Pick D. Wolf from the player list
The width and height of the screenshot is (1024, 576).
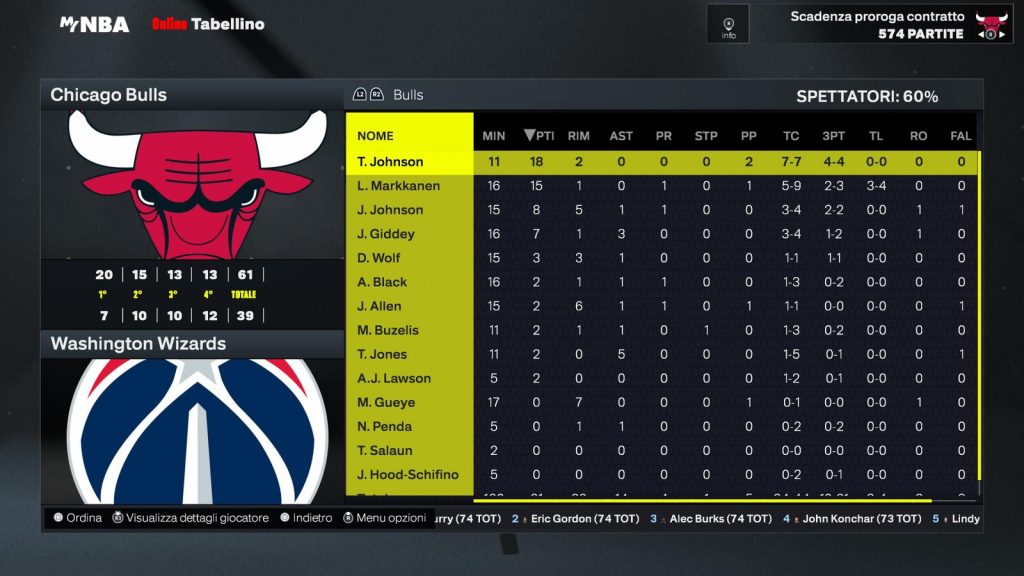(379, 258)
